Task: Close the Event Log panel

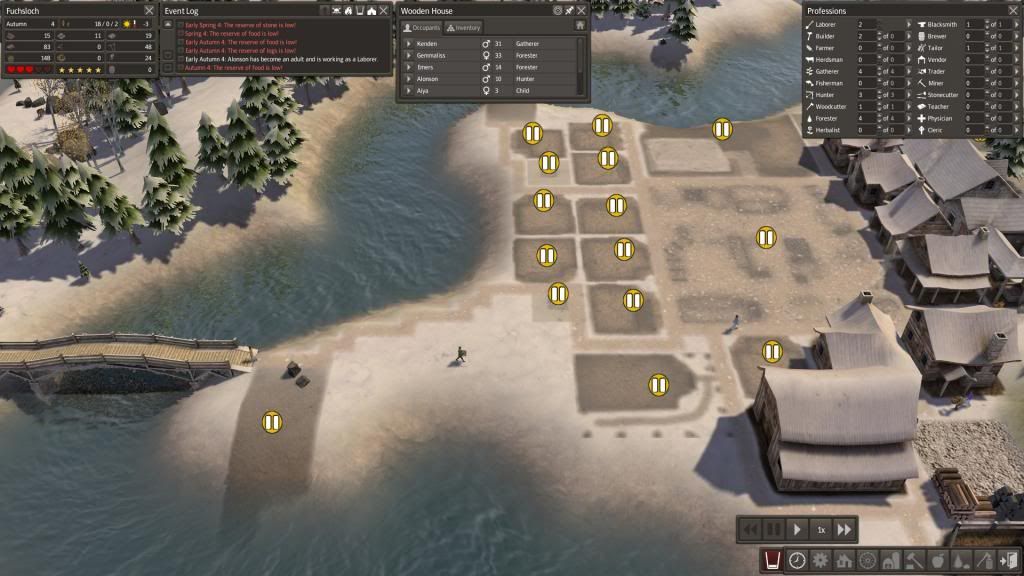Action: pos(383,10)
